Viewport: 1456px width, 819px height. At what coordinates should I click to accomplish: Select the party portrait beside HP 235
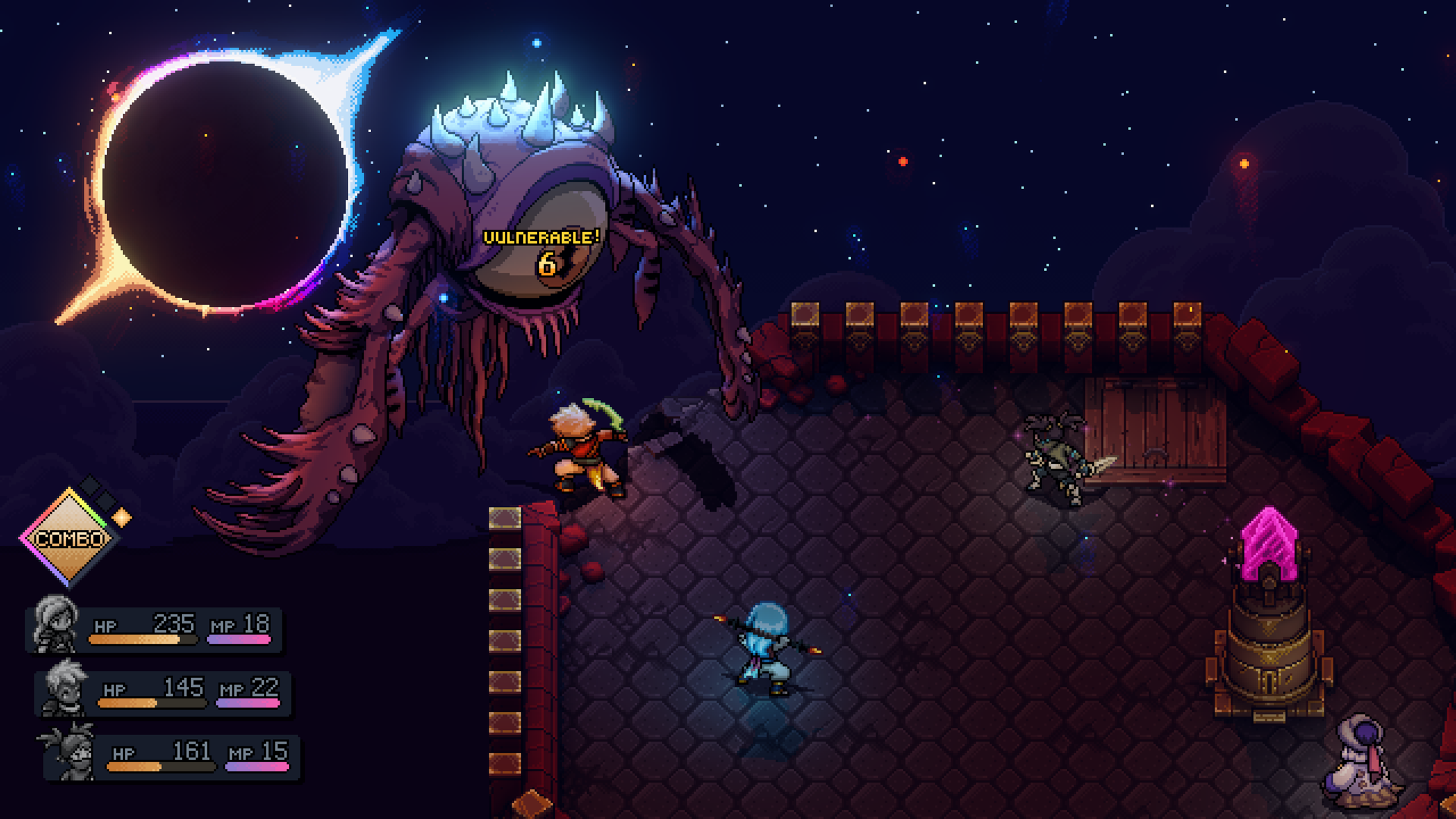click(56, 625)
